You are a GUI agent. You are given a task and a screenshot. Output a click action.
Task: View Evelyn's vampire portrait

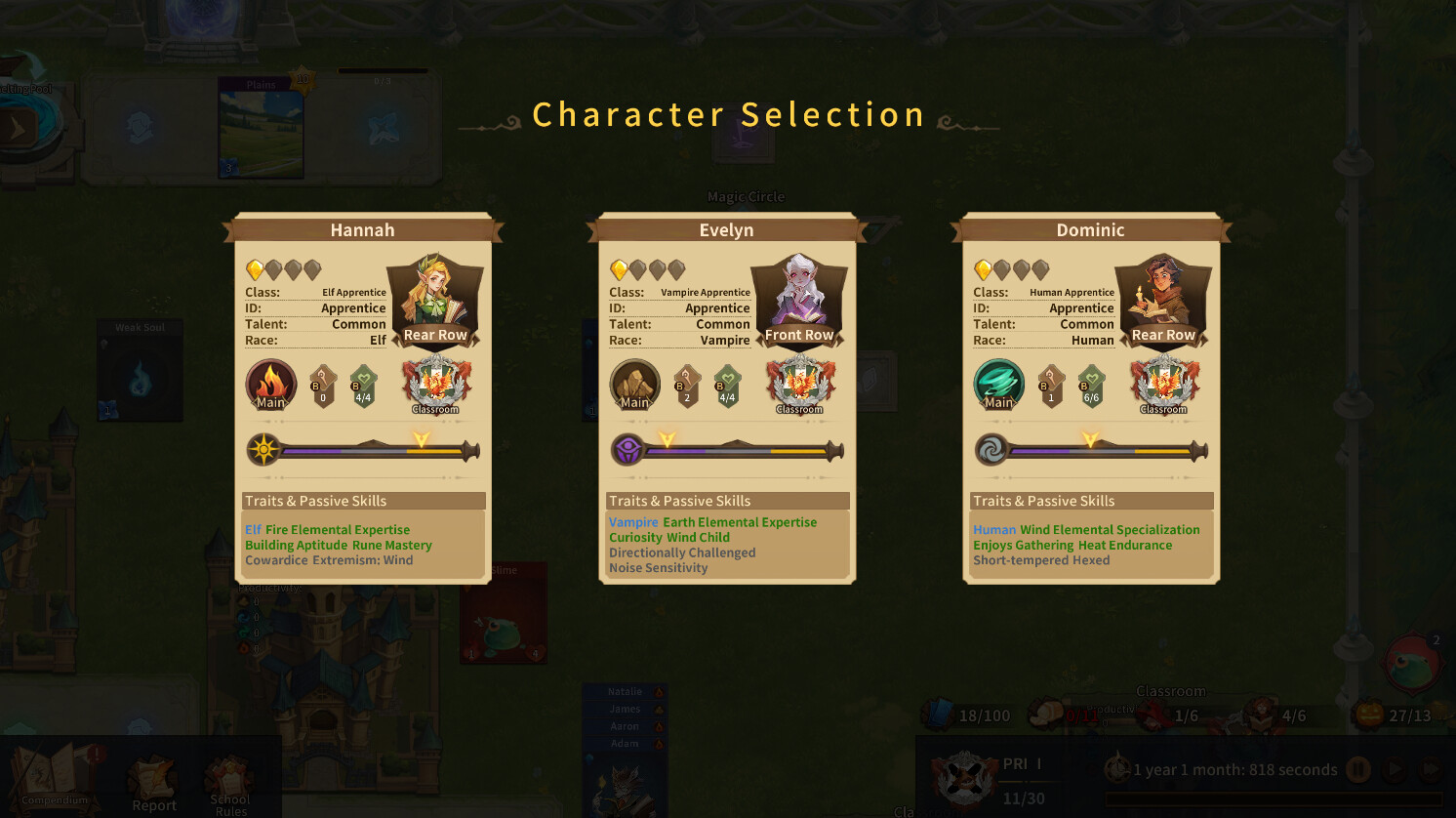(799, 291)
